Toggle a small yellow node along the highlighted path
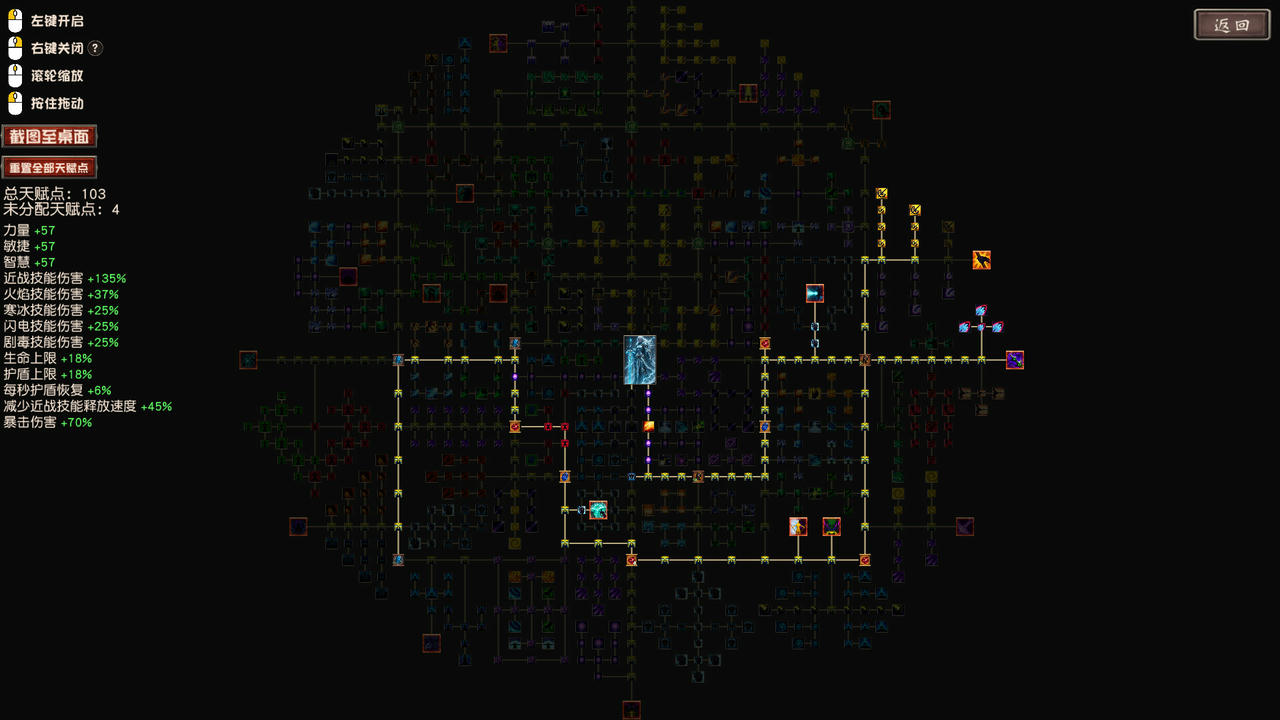Viewport: 1280px width, 720px height. point(665,477)
